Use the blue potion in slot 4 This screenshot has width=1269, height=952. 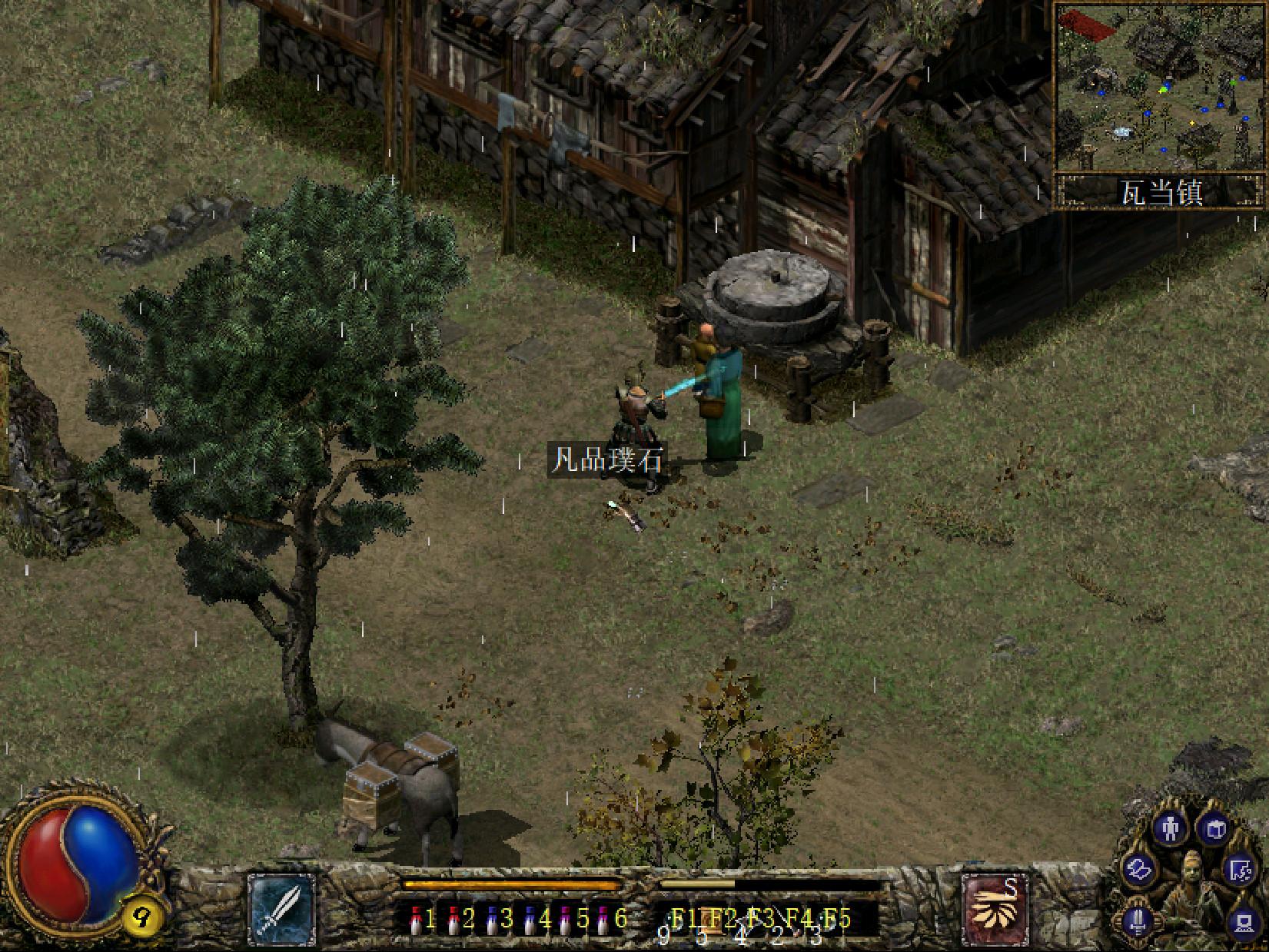pyautogui.click(x=530, y=919)
